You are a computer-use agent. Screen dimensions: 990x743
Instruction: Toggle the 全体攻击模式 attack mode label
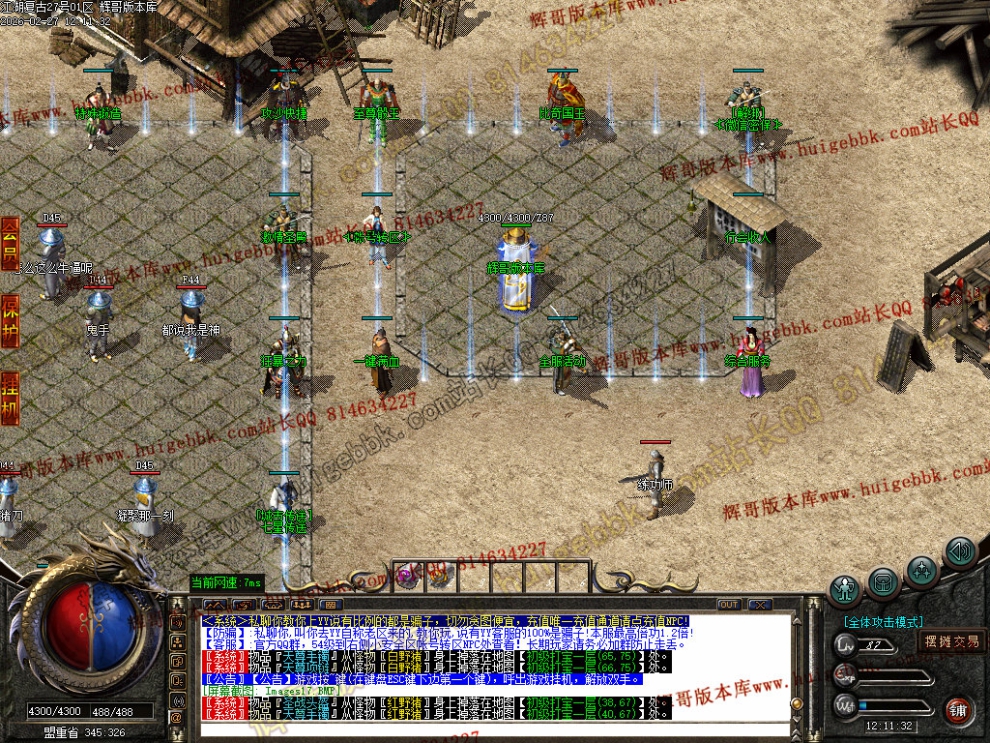click(883, 621)
